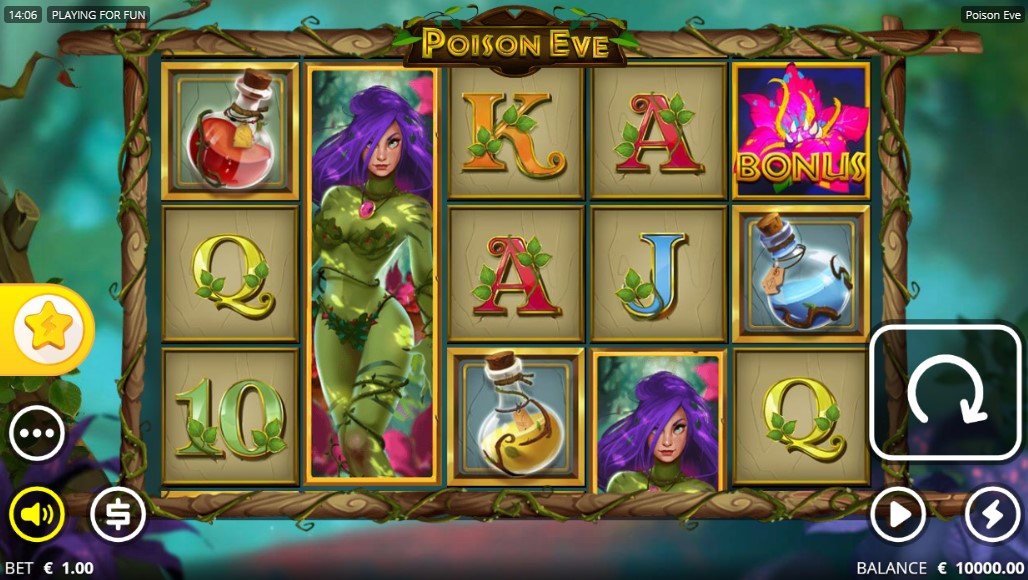Open the three-dots menu
Image resolution: width=1028 pixels, height=580 pixels.
pos(37,433)
